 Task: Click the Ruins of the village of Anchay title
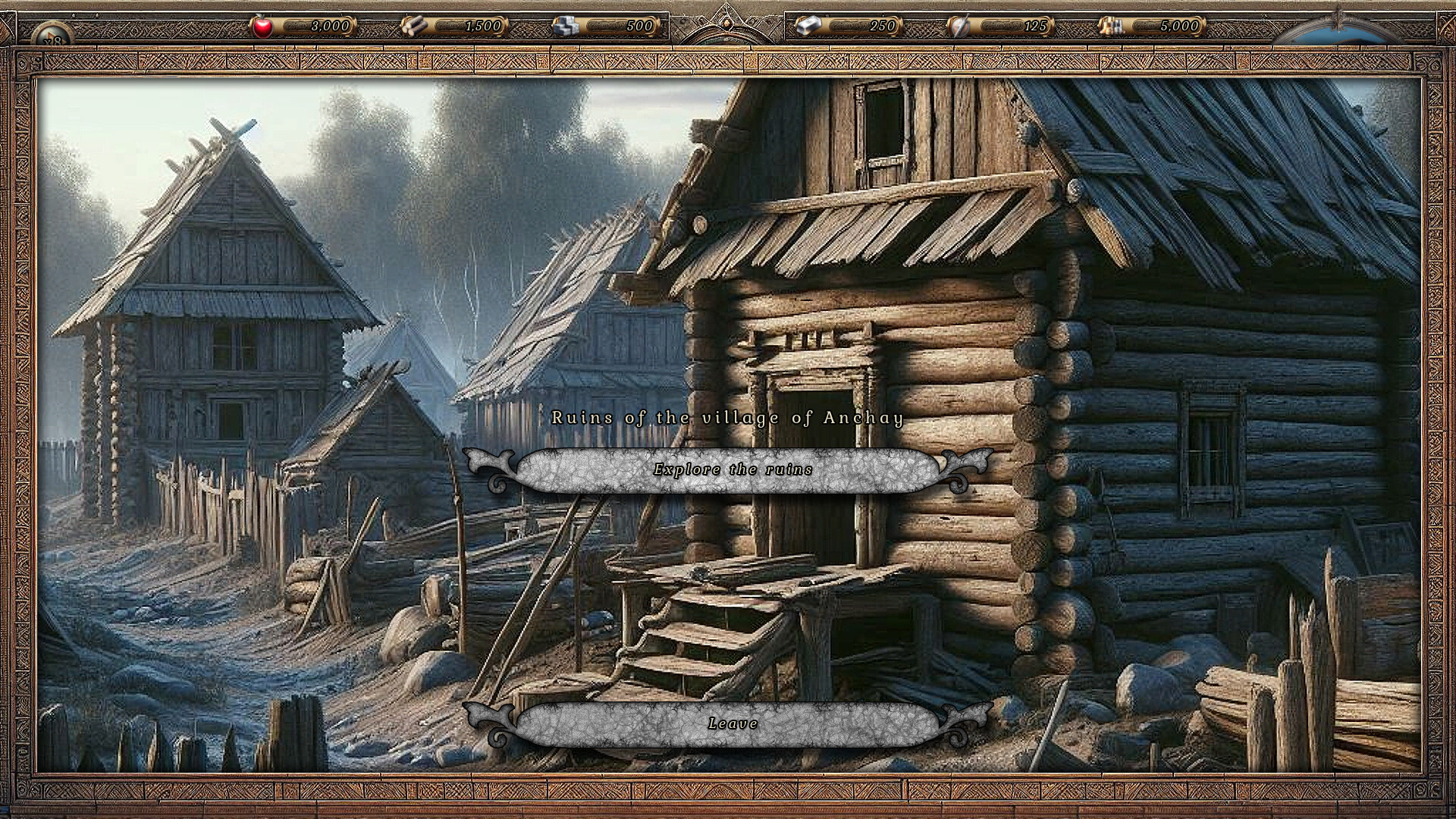click(x=728, y=416)
